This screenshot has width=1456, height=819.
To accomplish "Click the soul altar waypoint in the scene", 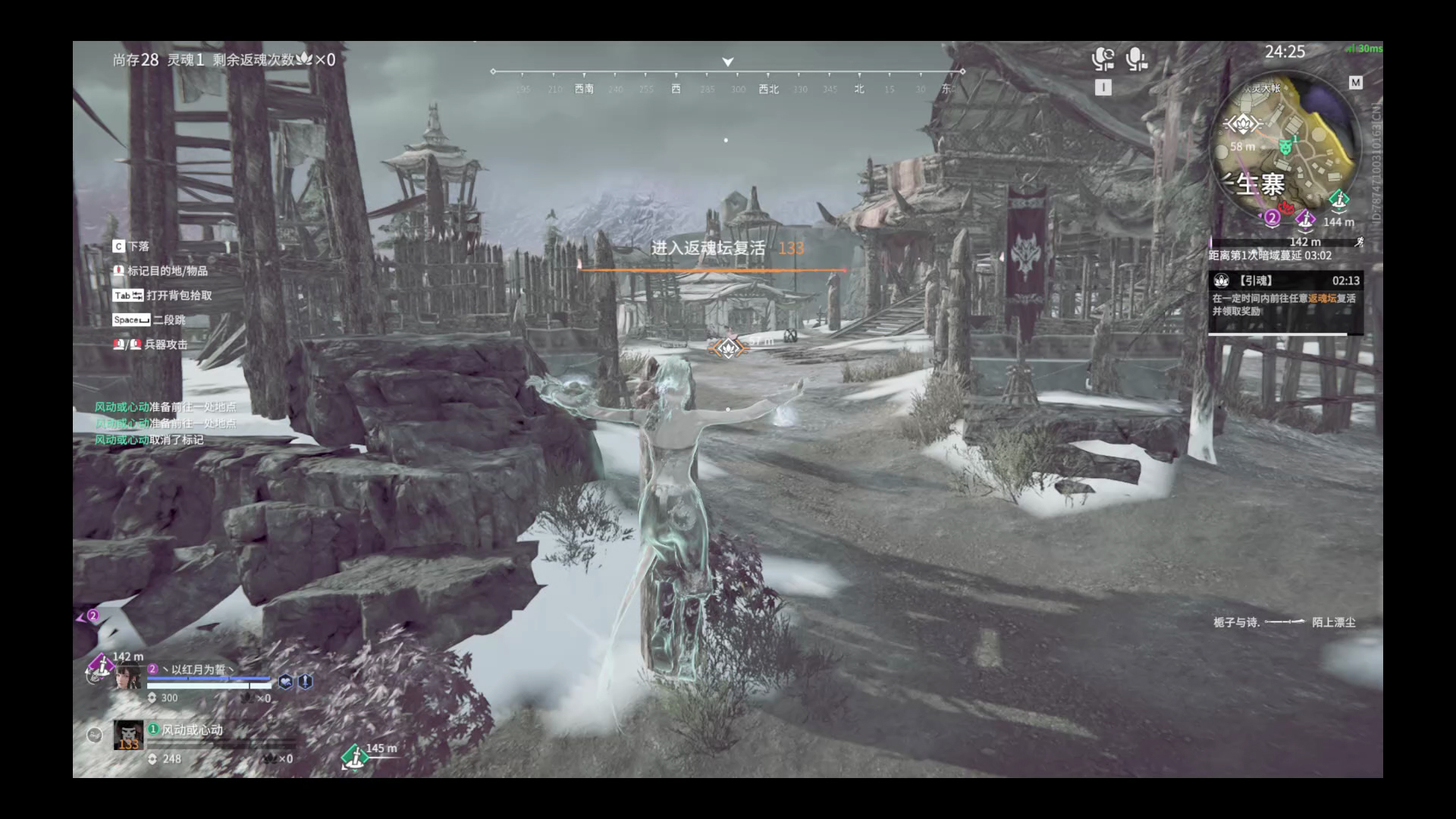I will pyautogui.click(x=728, y=348).
